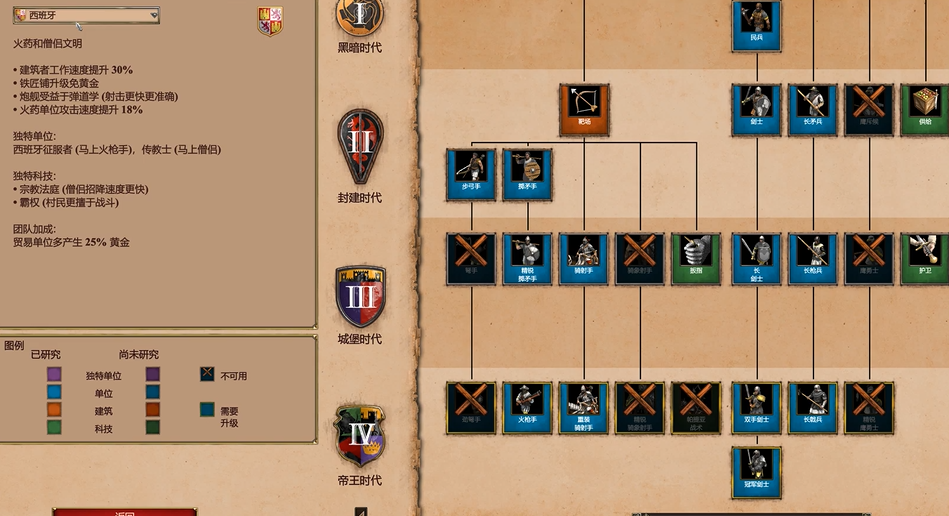Screen dimensions: 949x516
Task: Choose the 双手剑士 two-handed swordsman node
Action: click(756, 407)
